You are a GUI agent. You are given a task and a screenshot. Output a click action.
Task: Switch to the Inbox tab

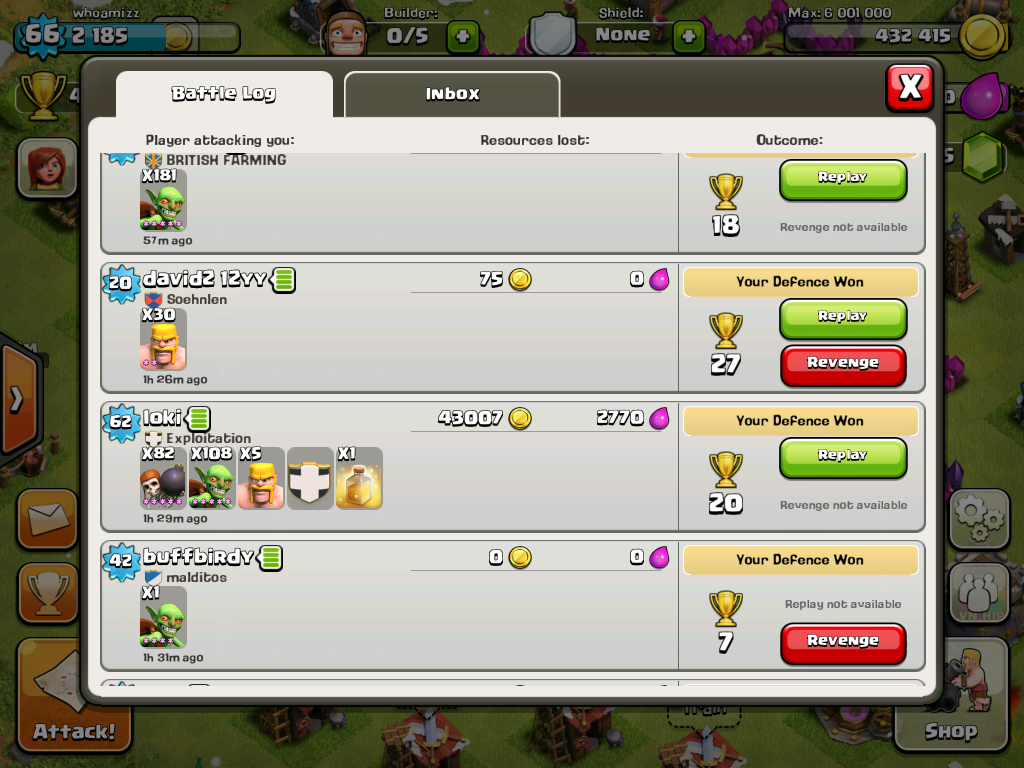(452, 94)
